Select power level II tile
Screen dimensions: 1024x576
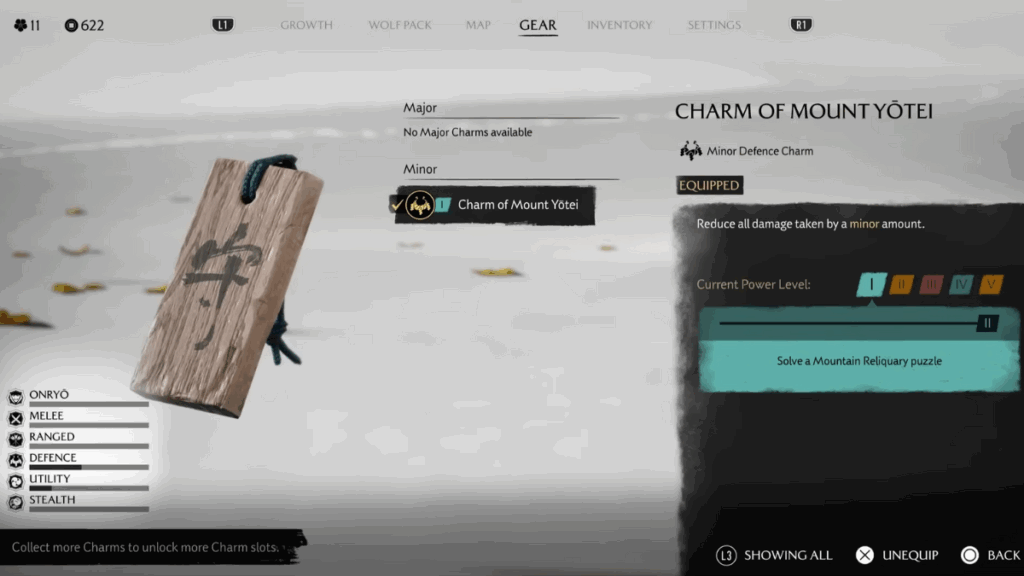(901, 285)
